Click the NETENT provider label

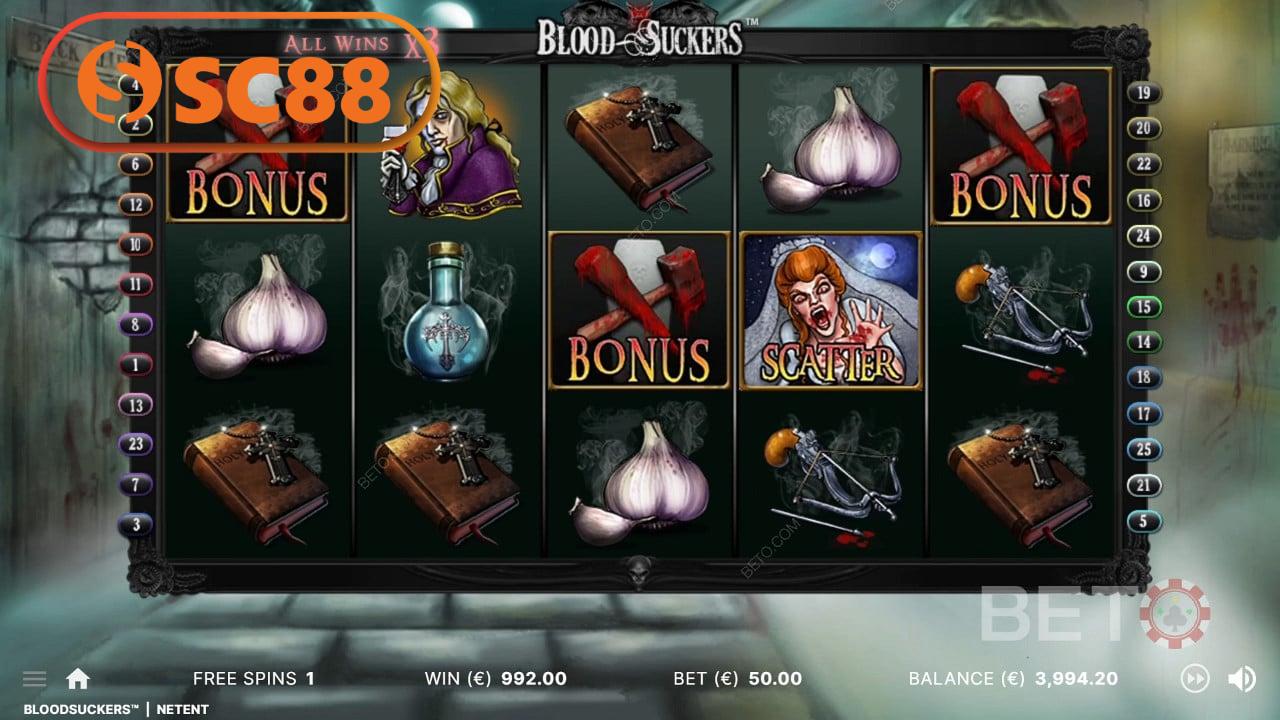pyautogui.click(x=183, y=709)
